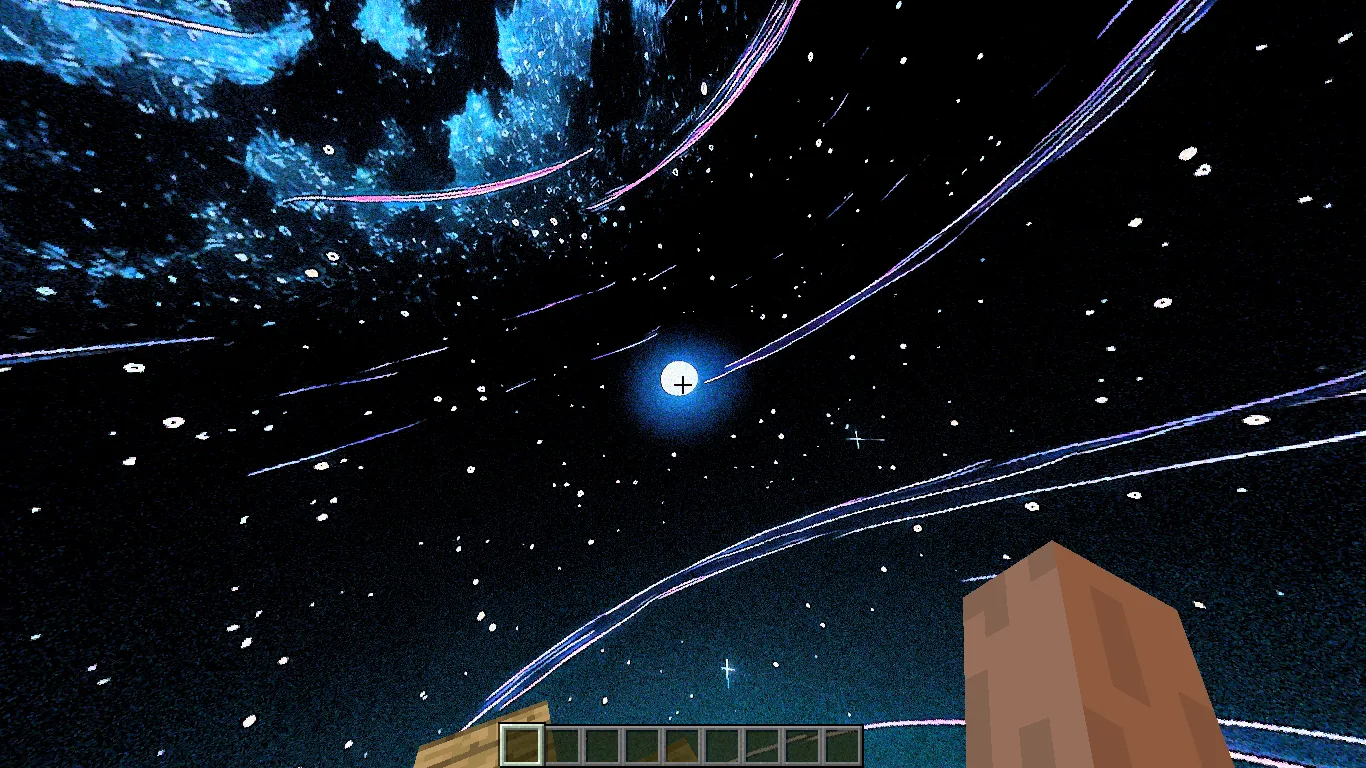Click the third hotbar slot
The width and height of the screenshot is (1366, 768).
tap(602, 745)
